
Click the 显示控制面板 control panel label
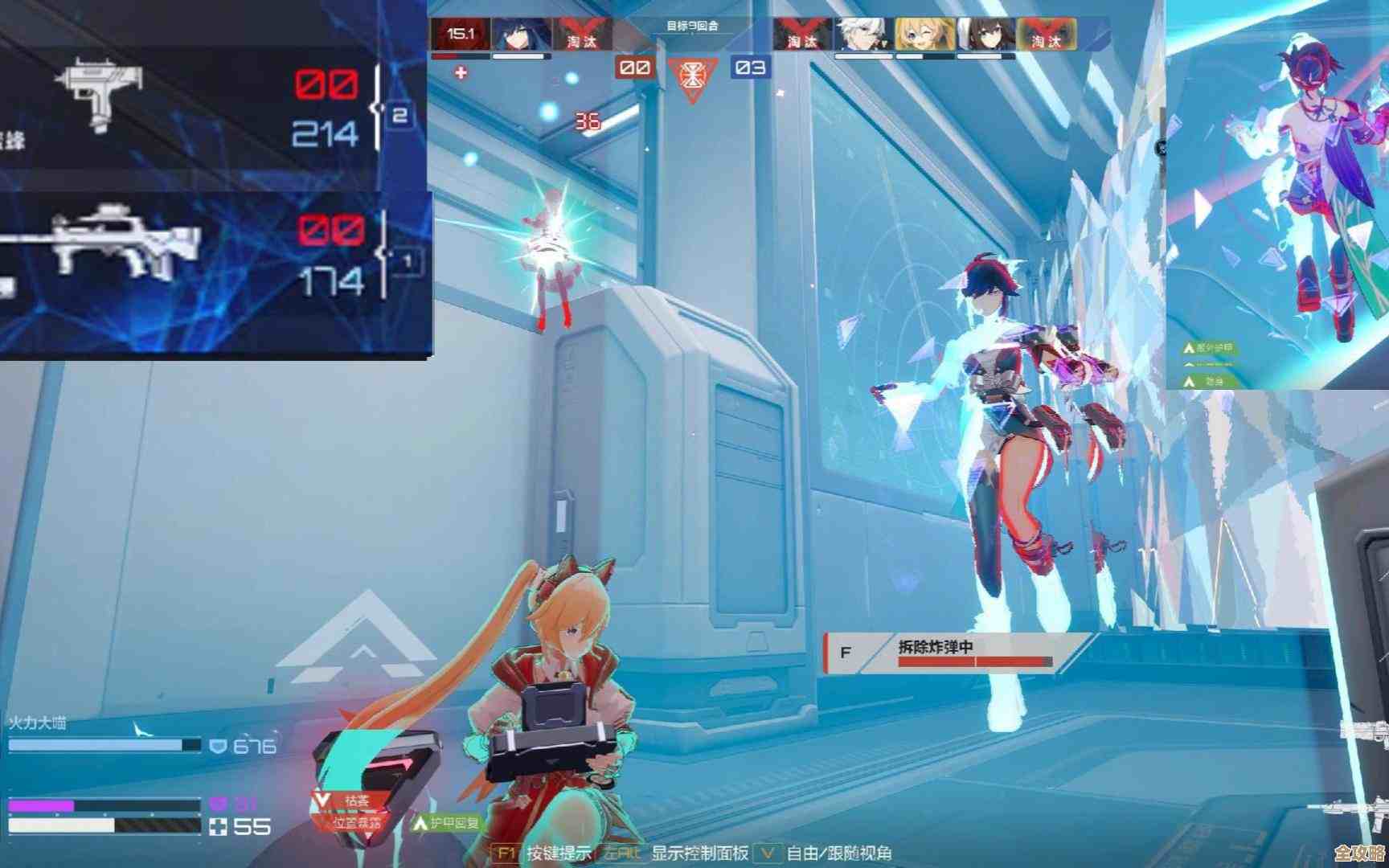699,854
